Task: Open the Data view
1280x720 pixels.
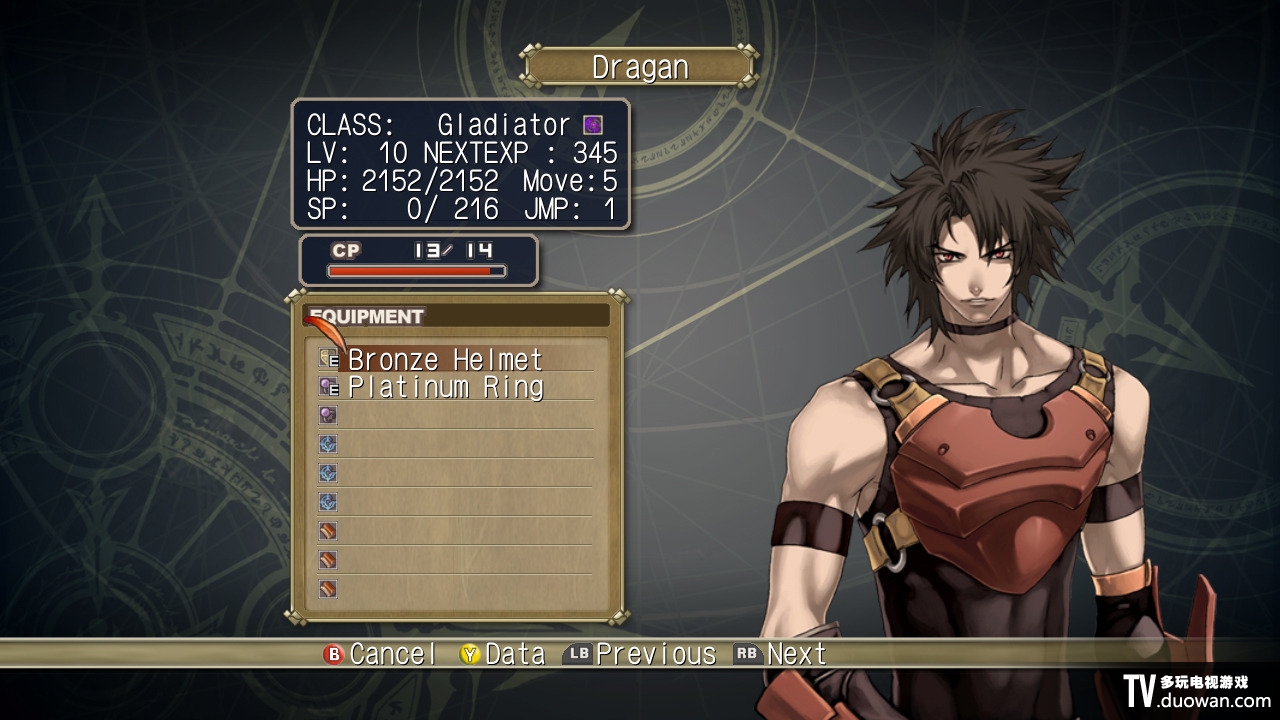Action: [x=502, y=654]
